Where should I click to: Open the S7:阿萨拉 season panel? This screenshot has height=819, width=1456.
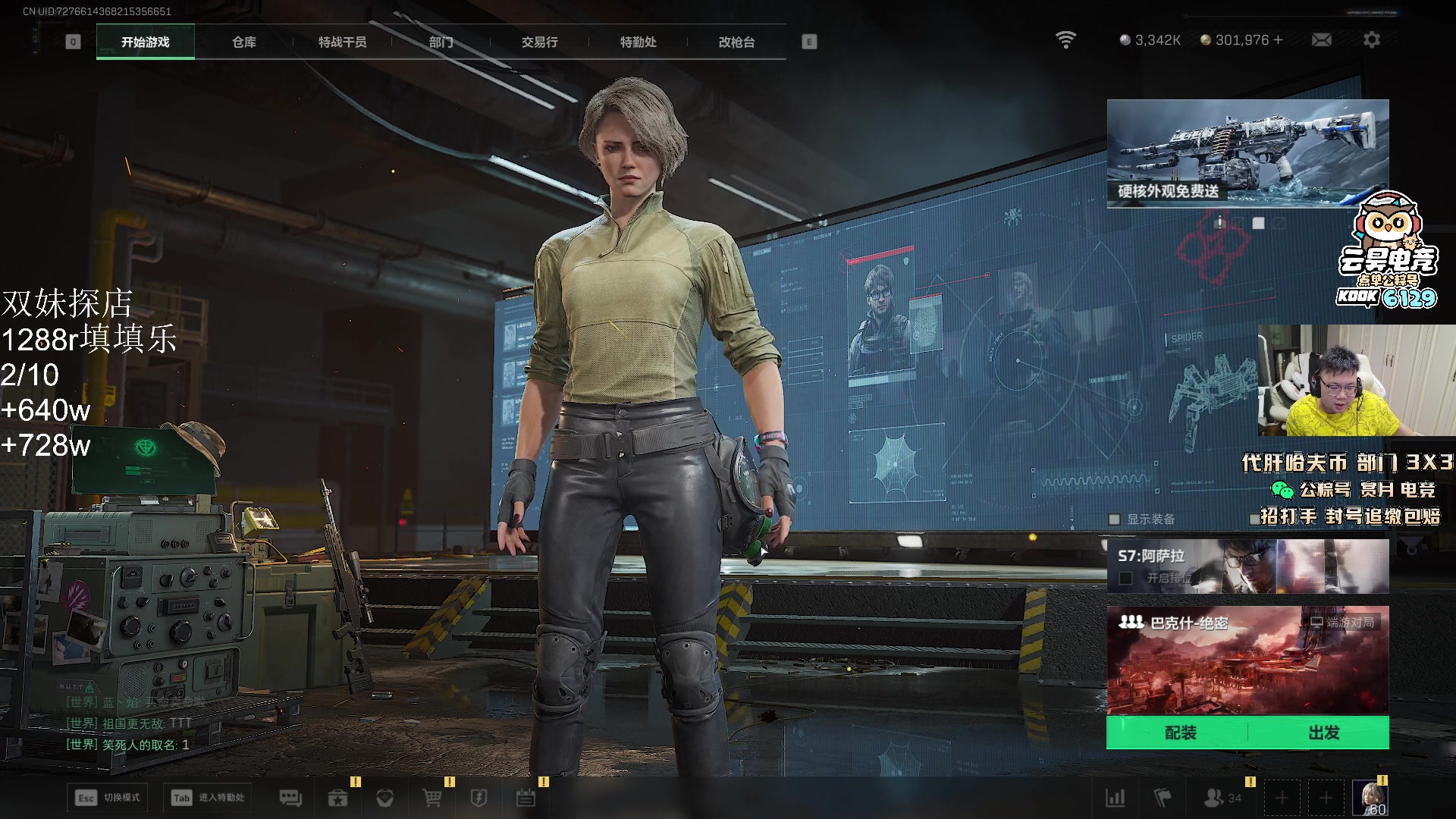click(x=1247, y=566)
